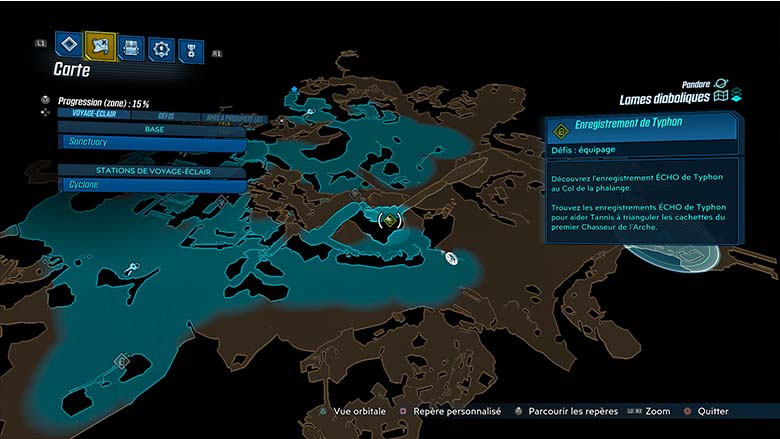Switch to the inventory backpack tab
This screenshot has height=439, width=780.
tap(131, 47)
